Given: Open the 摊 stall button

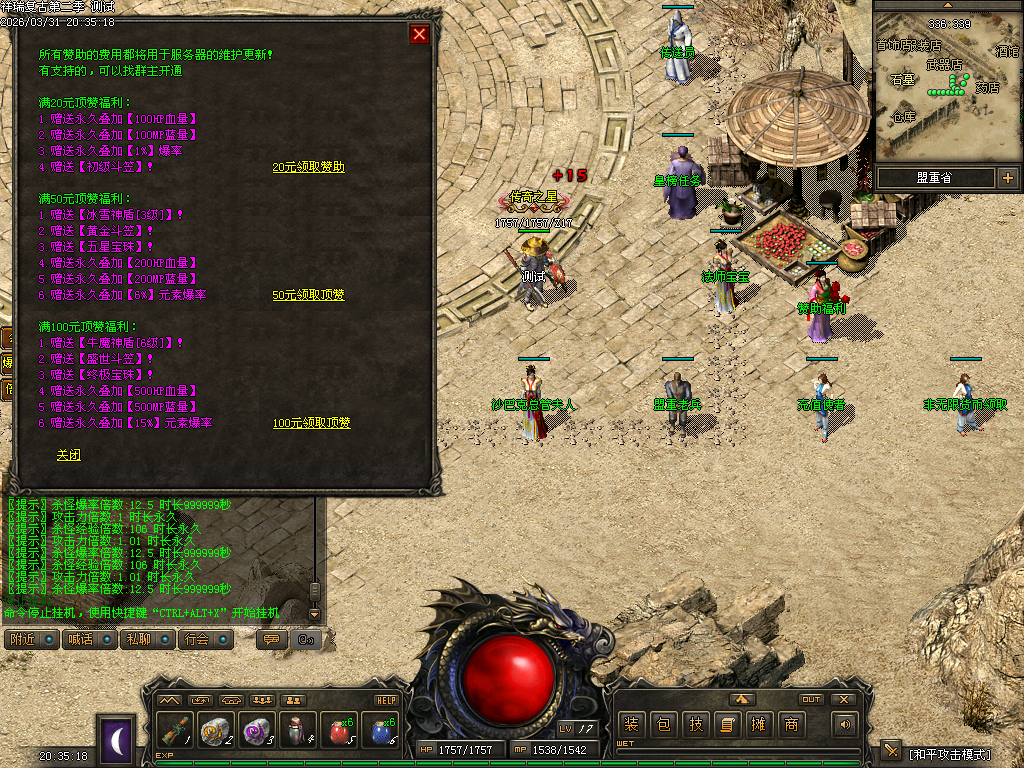Looking at the screenshot, I should 759,725.
